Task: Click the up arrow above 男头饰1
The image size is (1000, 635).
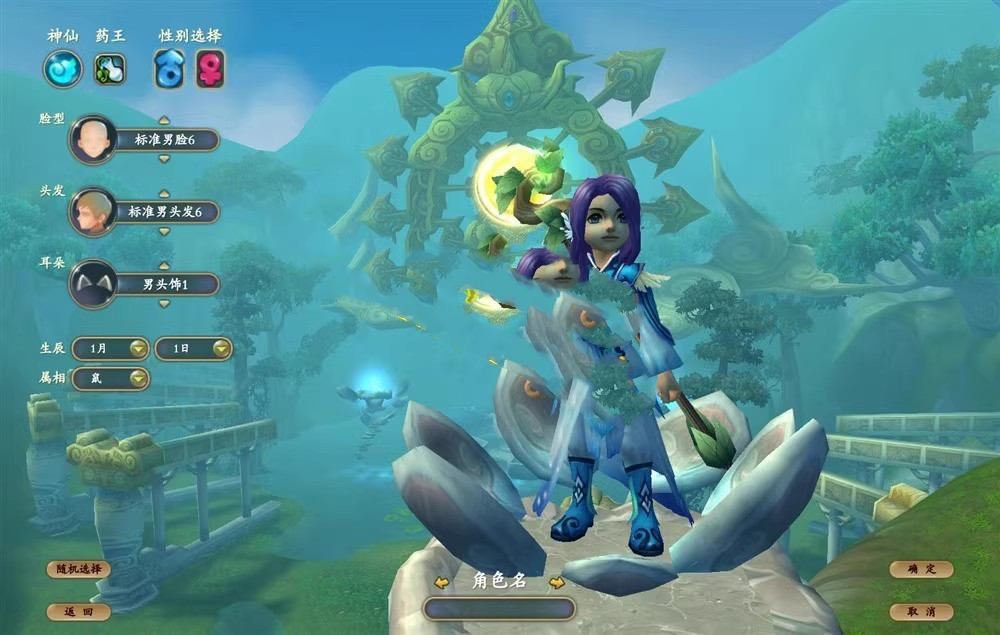Action: tap(164, 265)
